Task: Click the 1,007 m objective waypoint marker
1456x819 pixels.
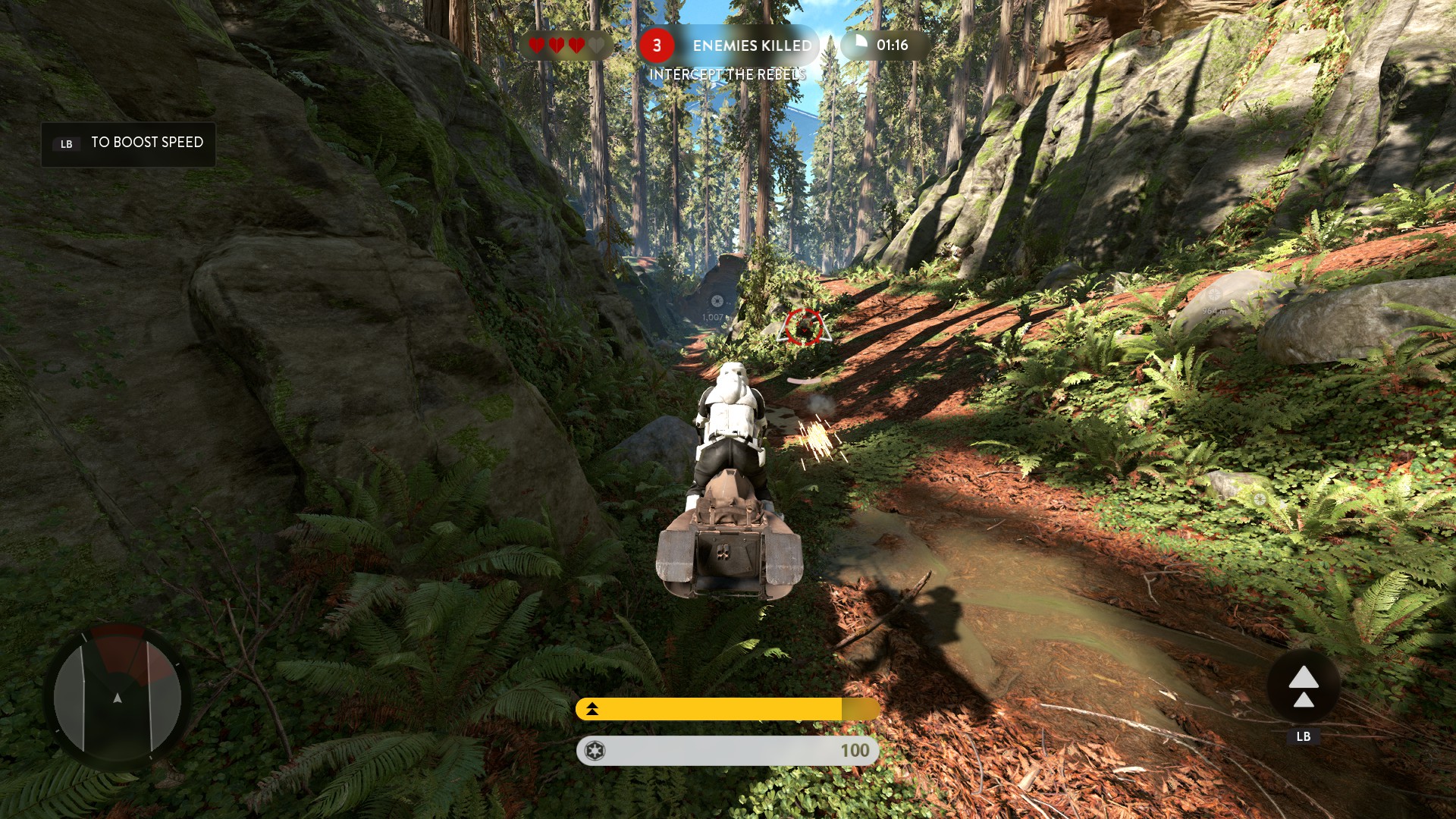Action: tap(717, 302)
